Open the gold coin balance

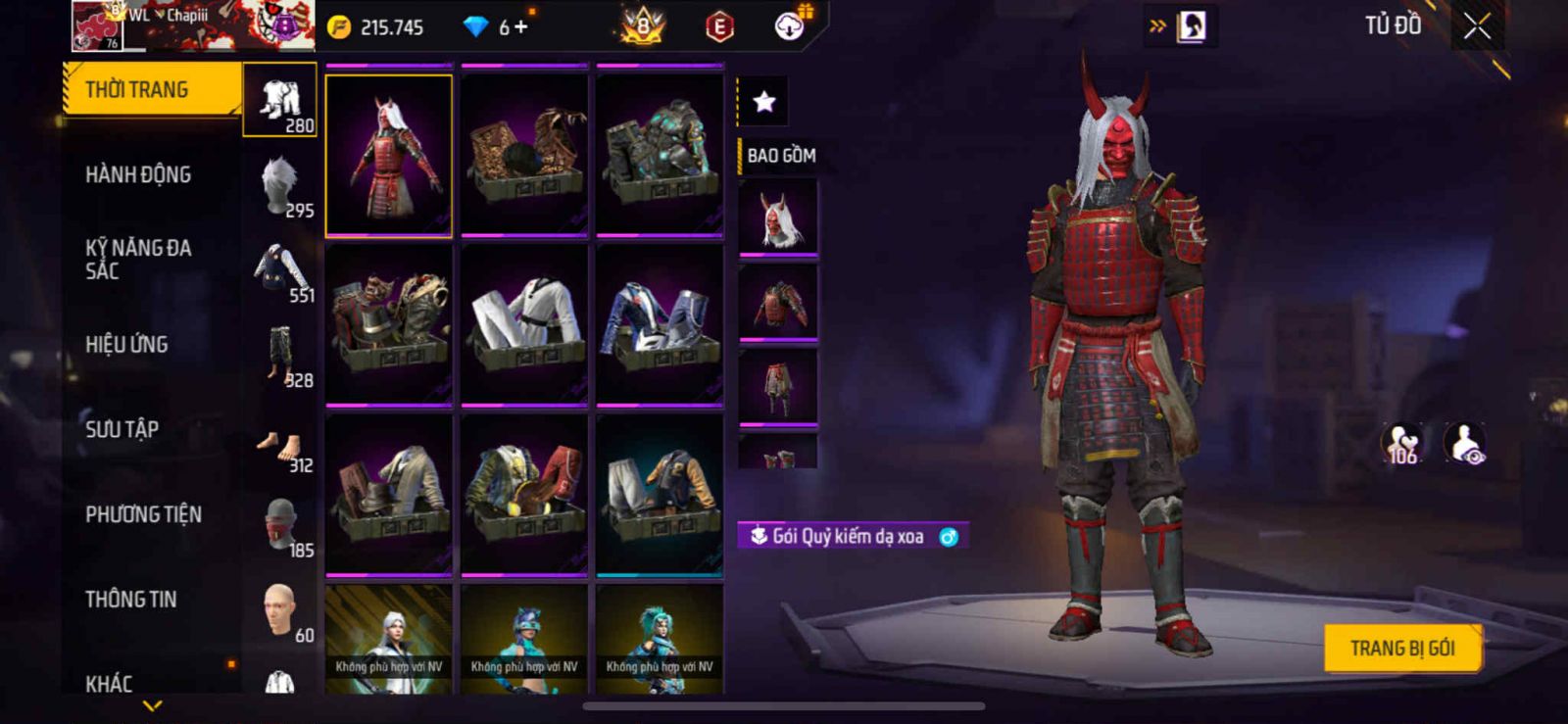tap(375, 27)
